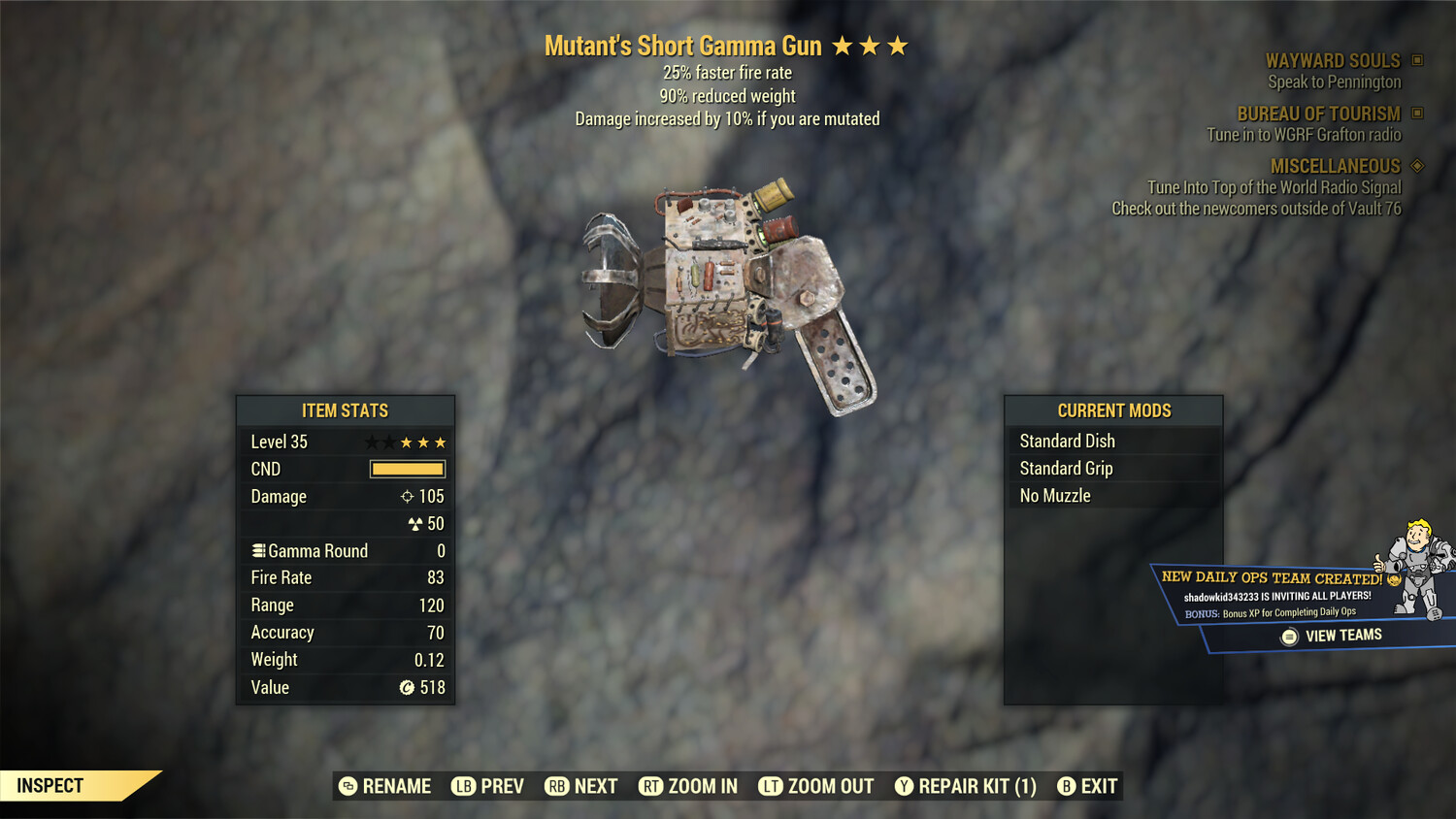Click the yellow CND condition bar
This screenshot has width=1456, height=819.
pos(407,469)
